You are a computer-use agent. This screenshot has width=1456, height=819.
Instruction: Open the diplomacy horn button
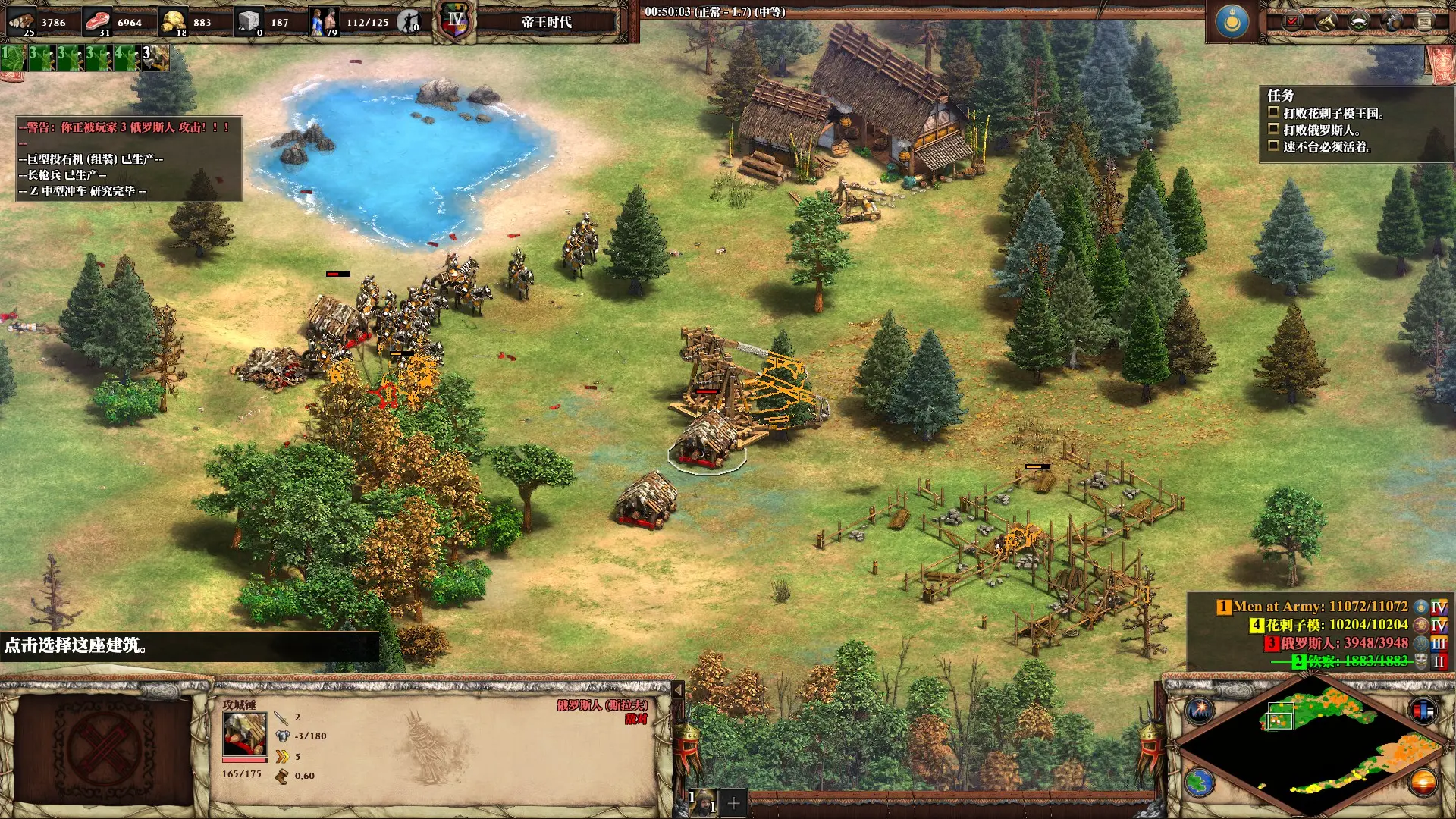coord(1326,21)
